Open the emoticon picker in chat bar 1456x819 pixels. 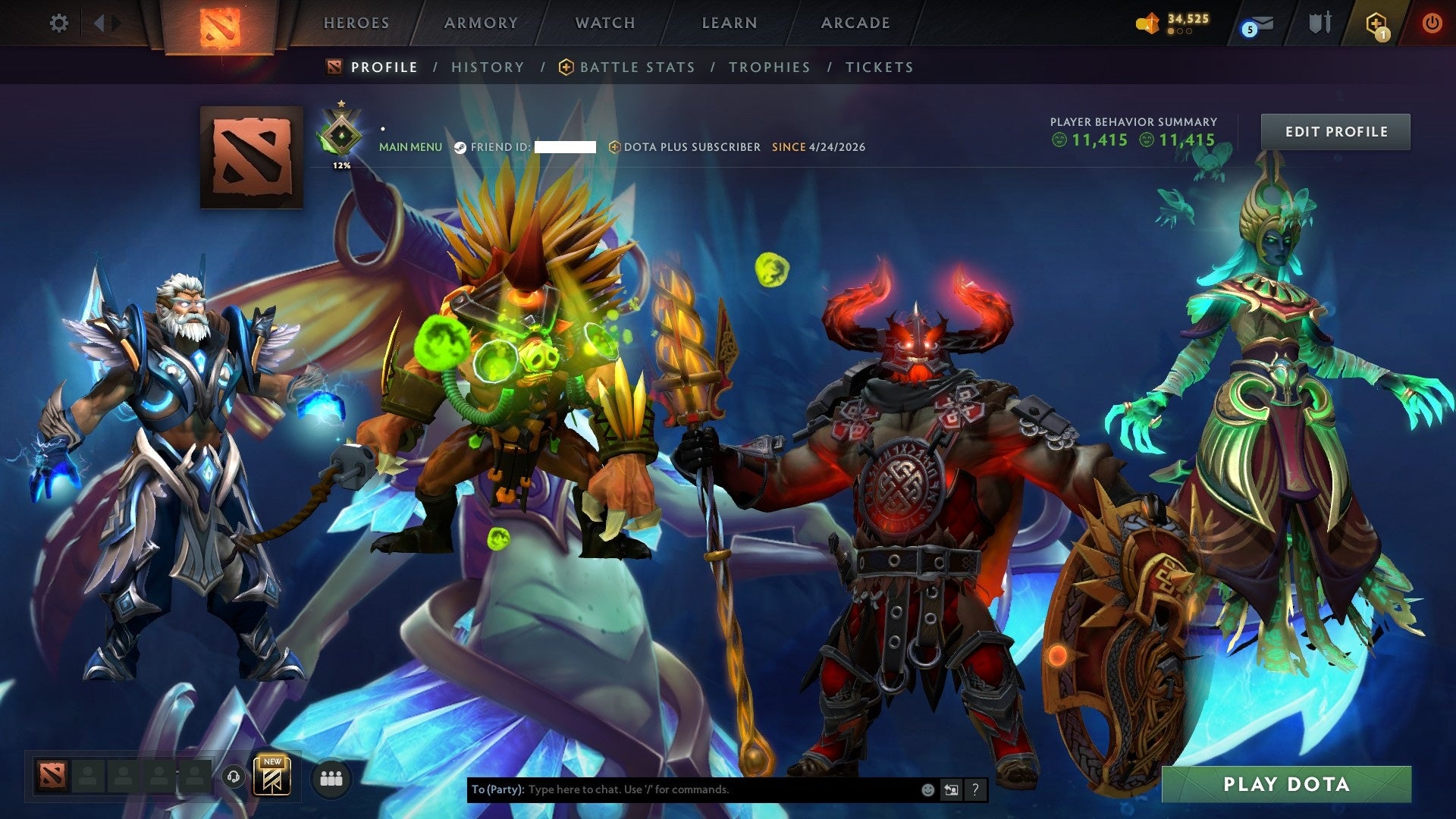[927, 789]
